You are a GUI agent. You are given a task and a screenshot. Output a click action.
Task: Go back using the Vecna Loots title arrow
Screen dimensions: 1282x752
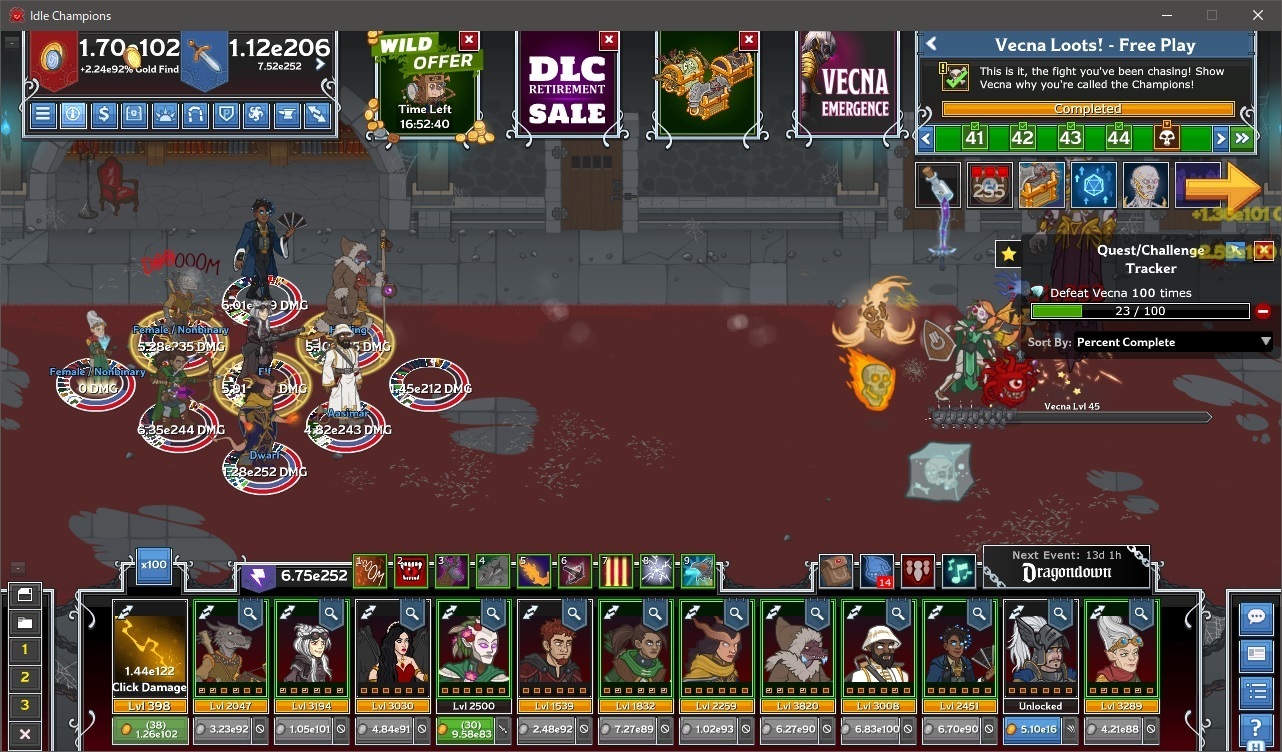click(x=931, y=44)
